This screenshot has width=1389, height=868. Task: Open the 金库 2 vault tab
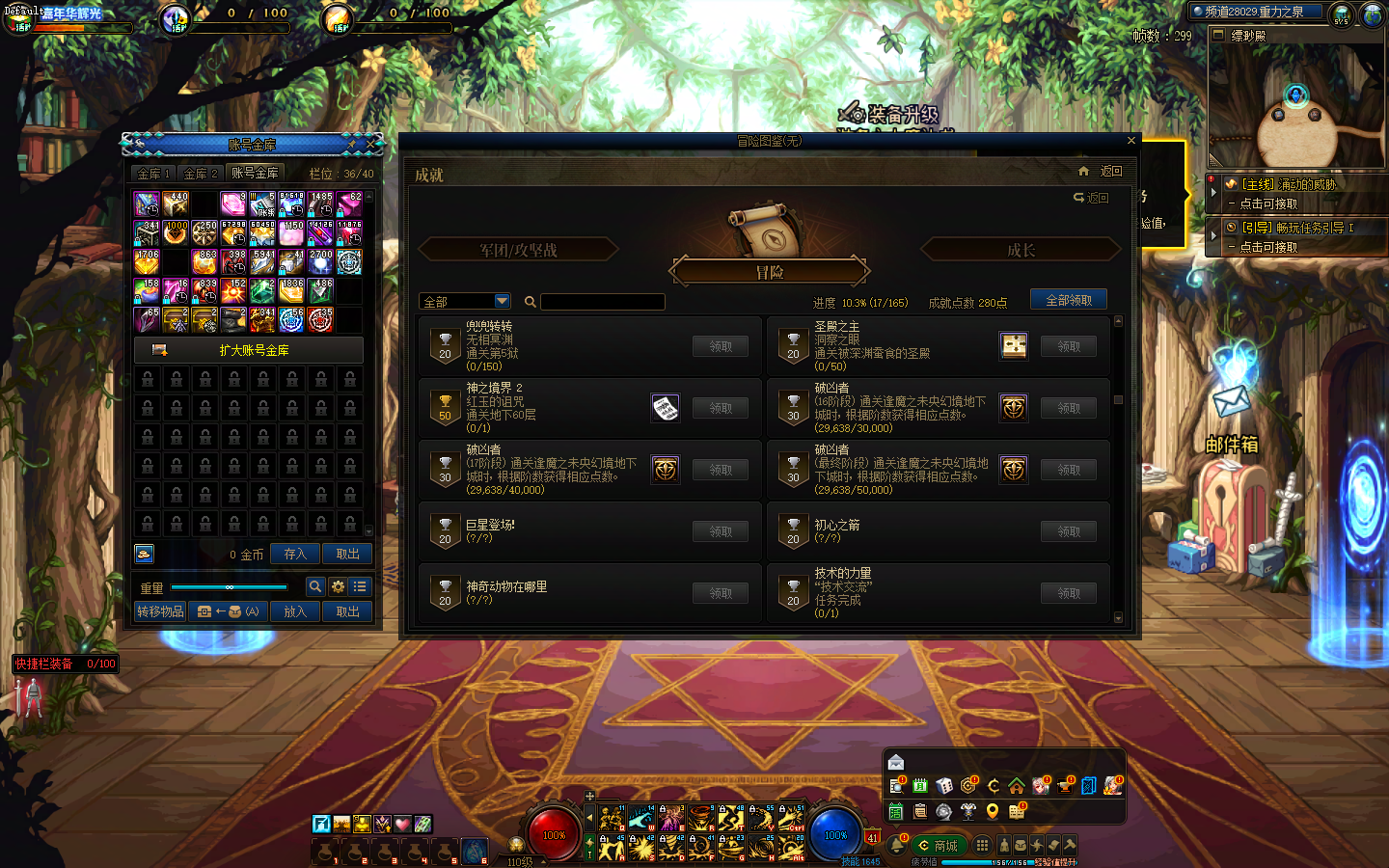201,174
